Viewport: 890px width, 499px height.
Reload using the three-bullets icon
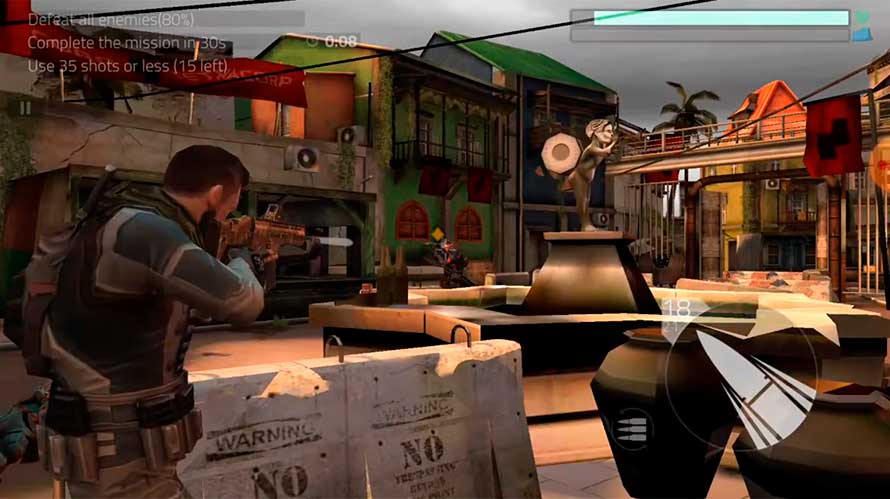tap(632, 429)
